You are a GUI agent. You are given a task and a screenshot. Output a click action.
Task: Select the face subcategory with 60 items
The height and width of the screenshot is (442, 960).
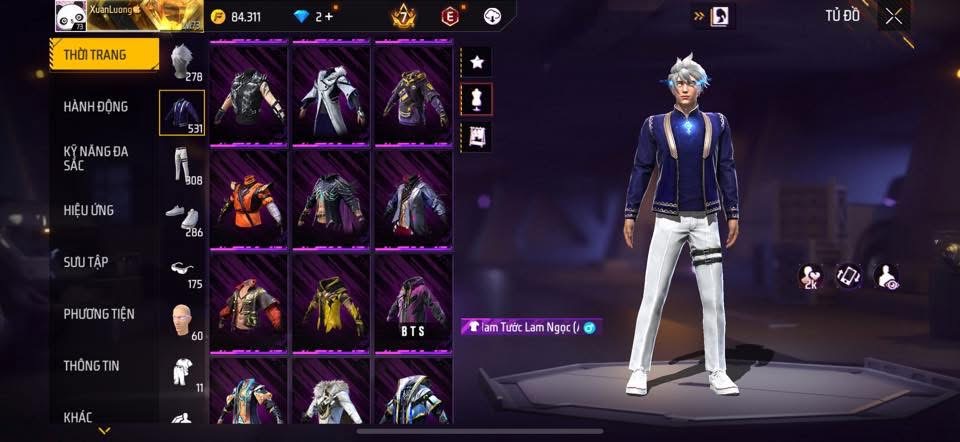coord(181,320)
